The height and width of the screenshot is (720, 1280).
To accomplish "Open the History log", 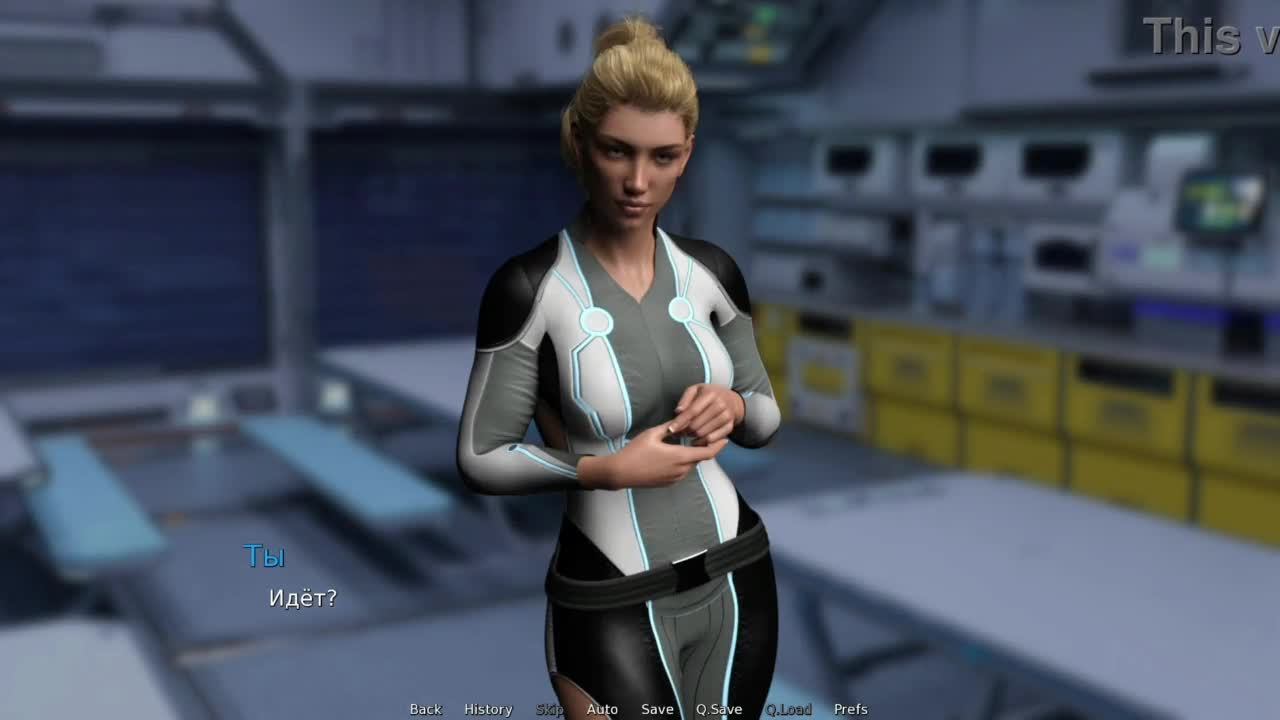I will click(488, 709).
